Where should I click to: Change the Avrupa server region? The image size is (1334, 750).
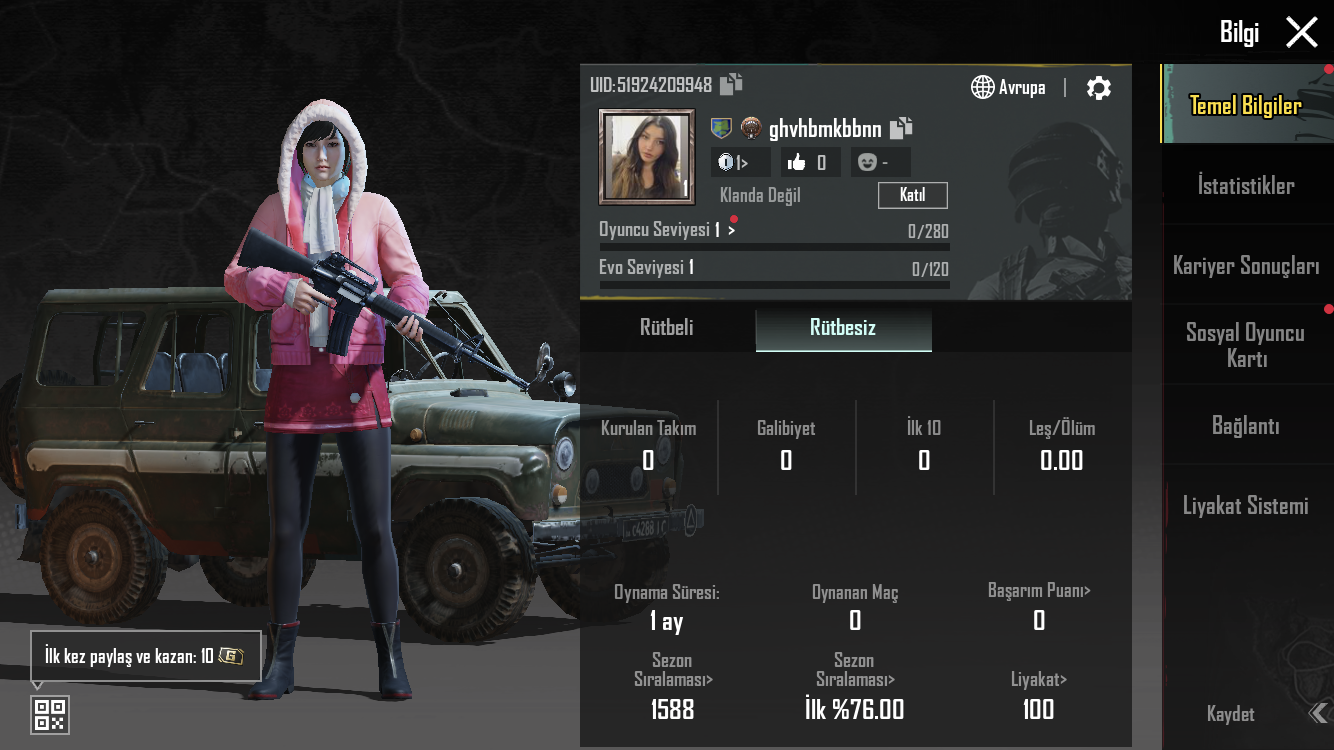pos(1008,88)
